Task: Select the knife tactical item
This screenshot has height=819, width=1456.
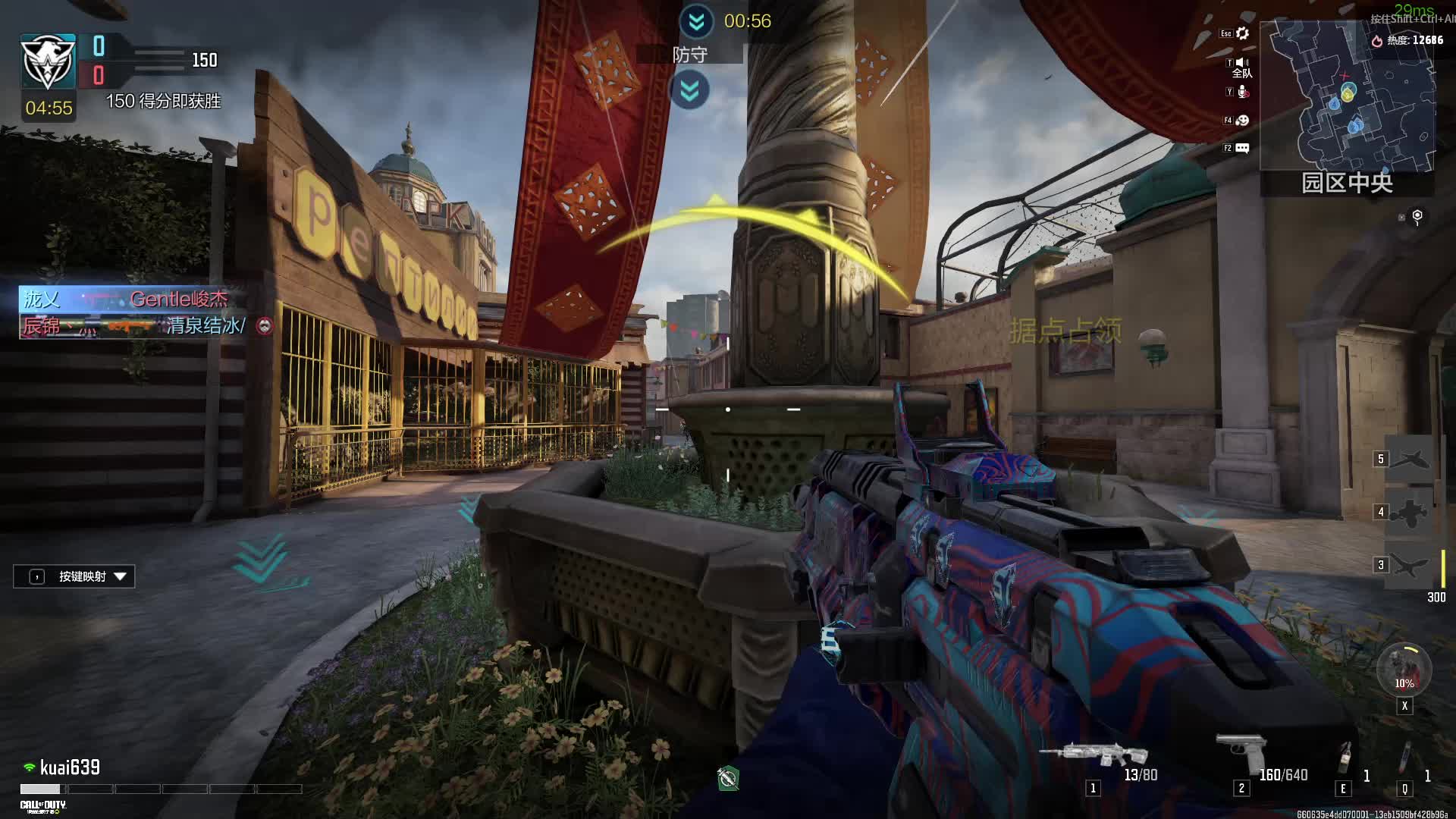Action: 1405,758
